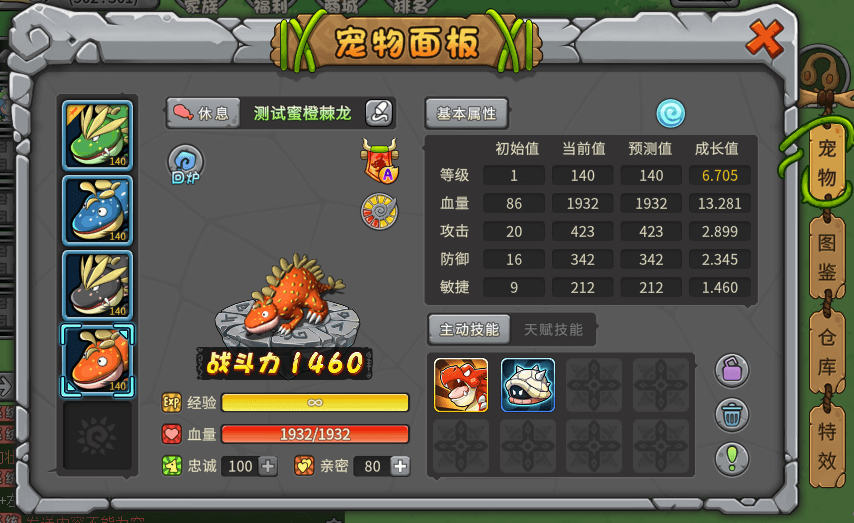Image resolution: width=854 pixels, height=523 pixels.
Task: Switch to the 天赋技能 talent skills tab
Action: (553, 328)
